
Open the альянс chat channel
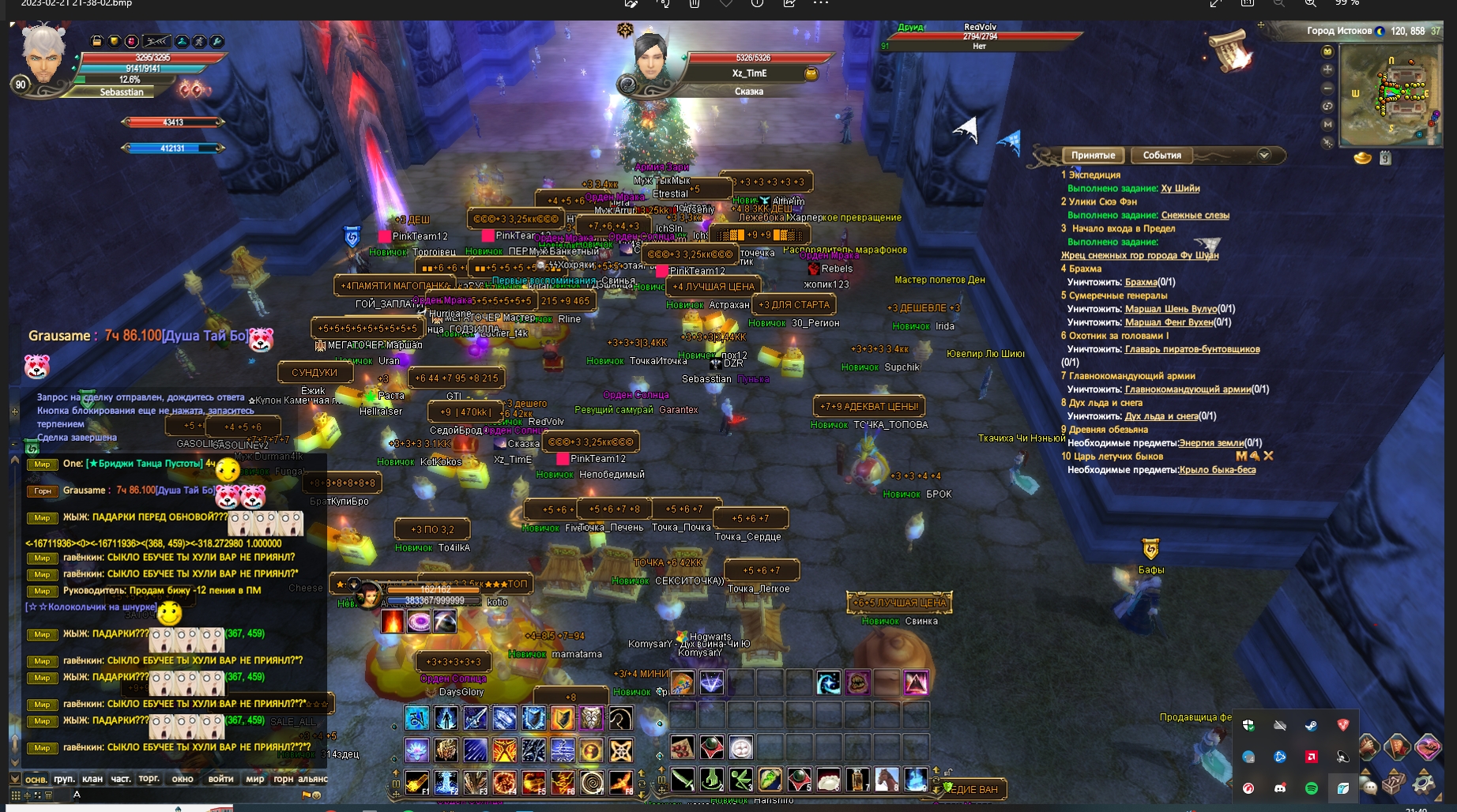313,779
